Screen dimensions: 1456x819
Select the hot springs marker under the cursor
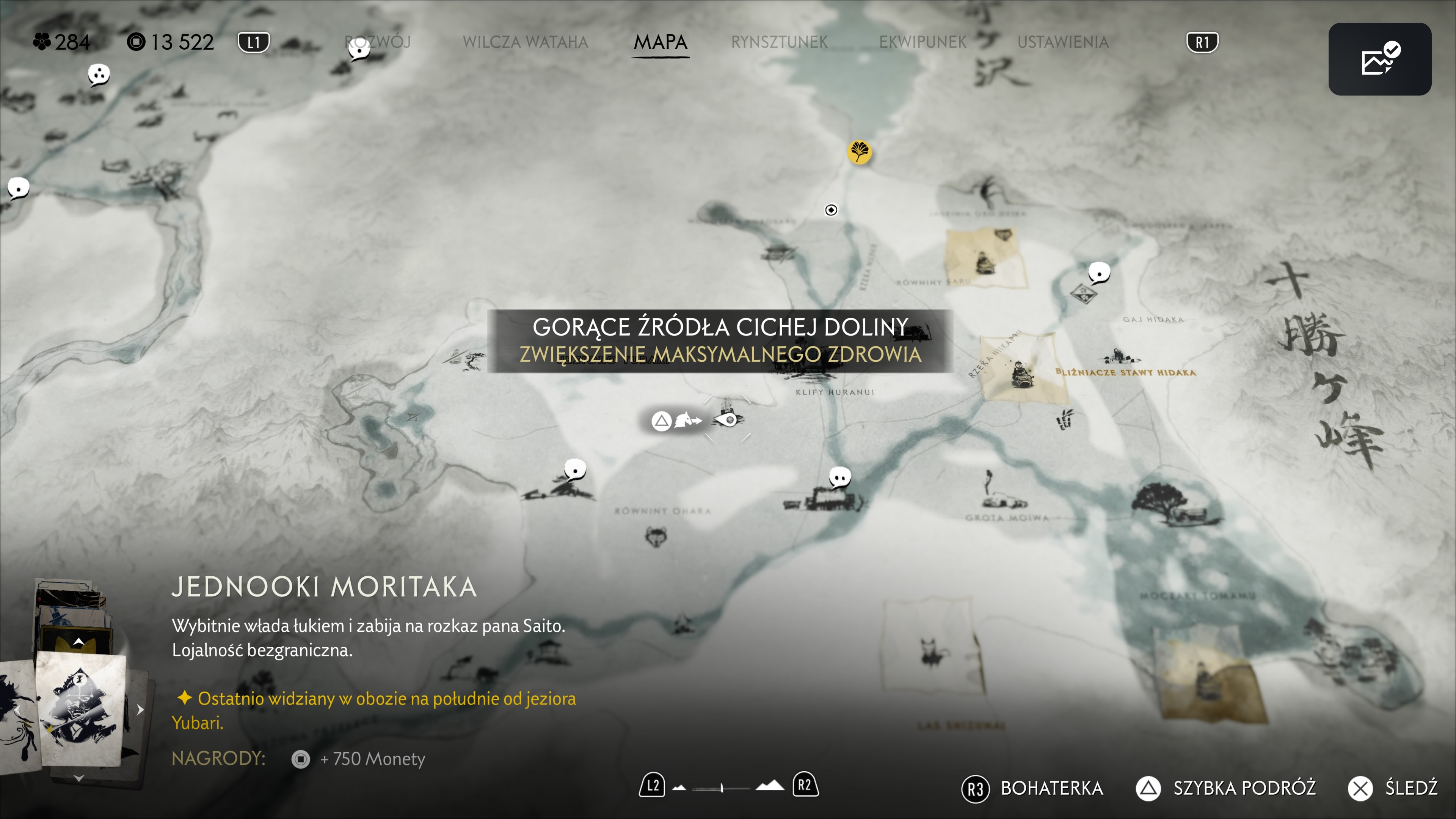(x=728, y=419)
